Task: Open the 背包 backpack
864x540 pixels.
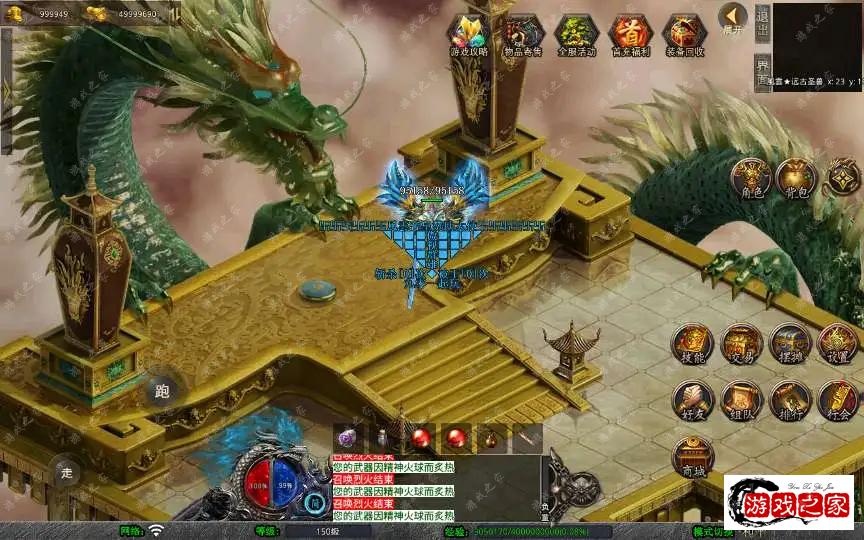Action: coord(797,177)
